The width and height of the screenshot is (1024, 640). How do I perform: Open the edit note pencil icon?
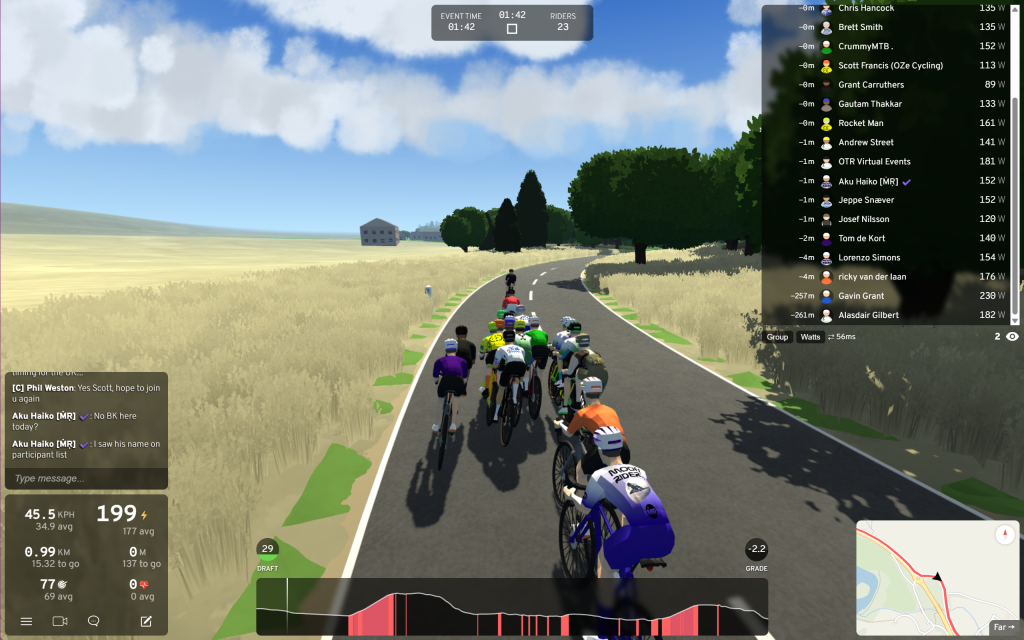coord(146,621)
